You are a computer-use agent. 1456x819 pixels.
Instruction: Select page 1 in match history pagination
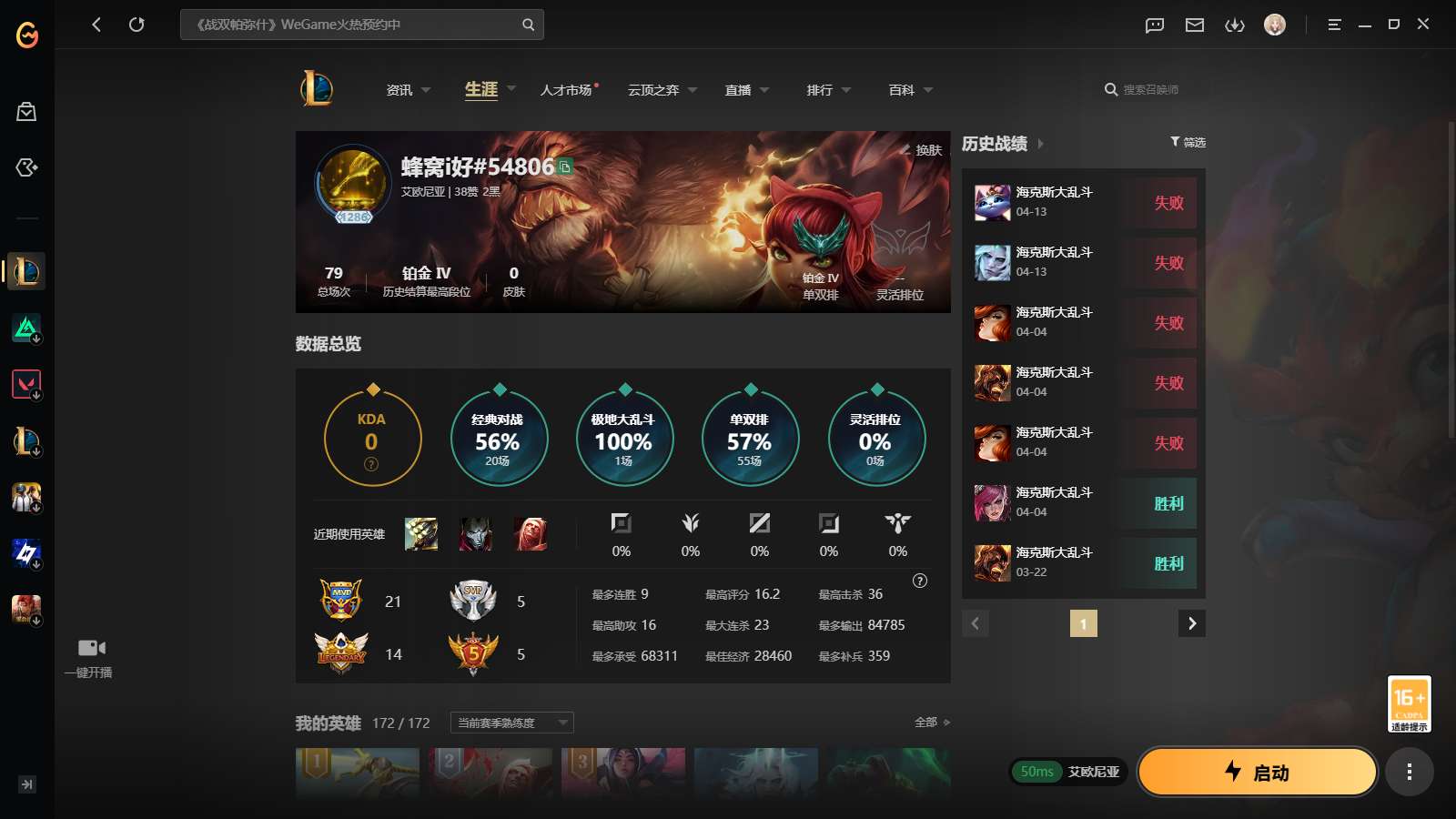(1084, 623)
